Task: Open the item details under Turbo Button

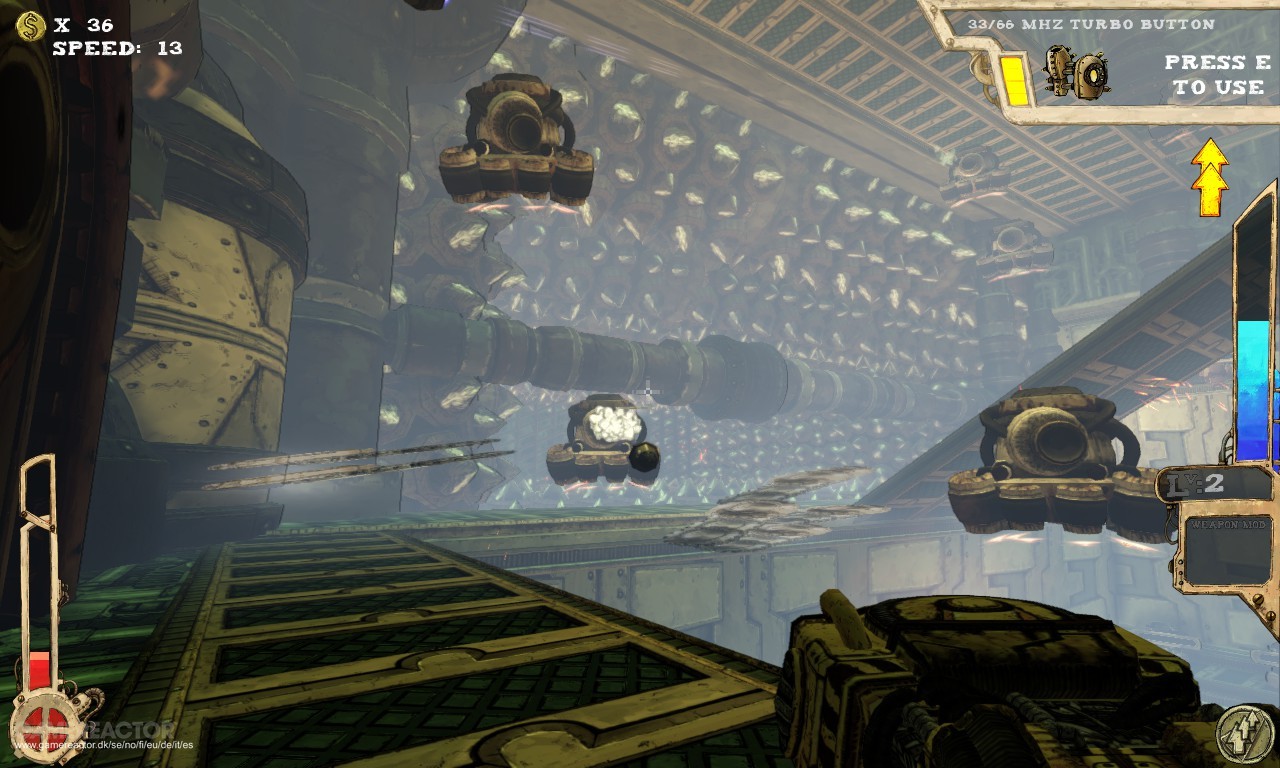Action: pyautogui.click(x=1075, y=70)
